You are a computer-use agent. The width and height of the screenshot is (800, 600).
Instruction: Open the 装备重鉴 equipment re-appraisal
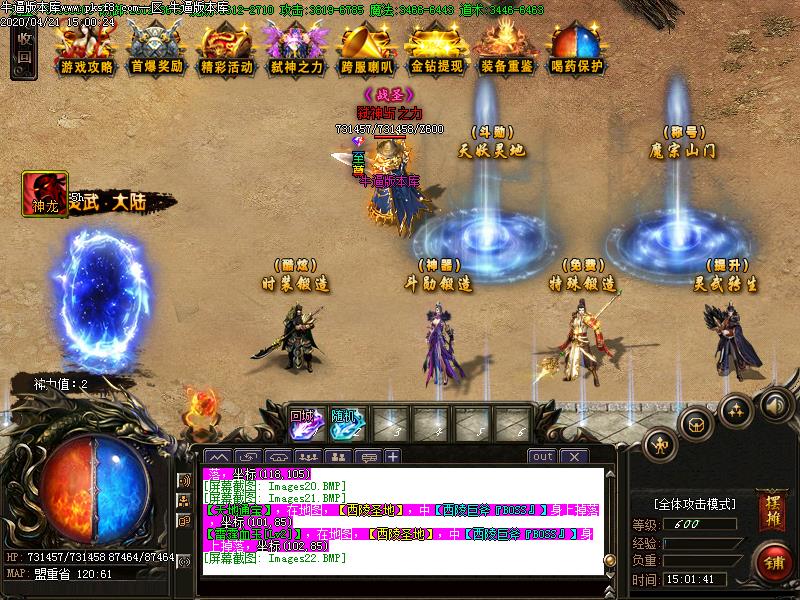pos(507,50)
